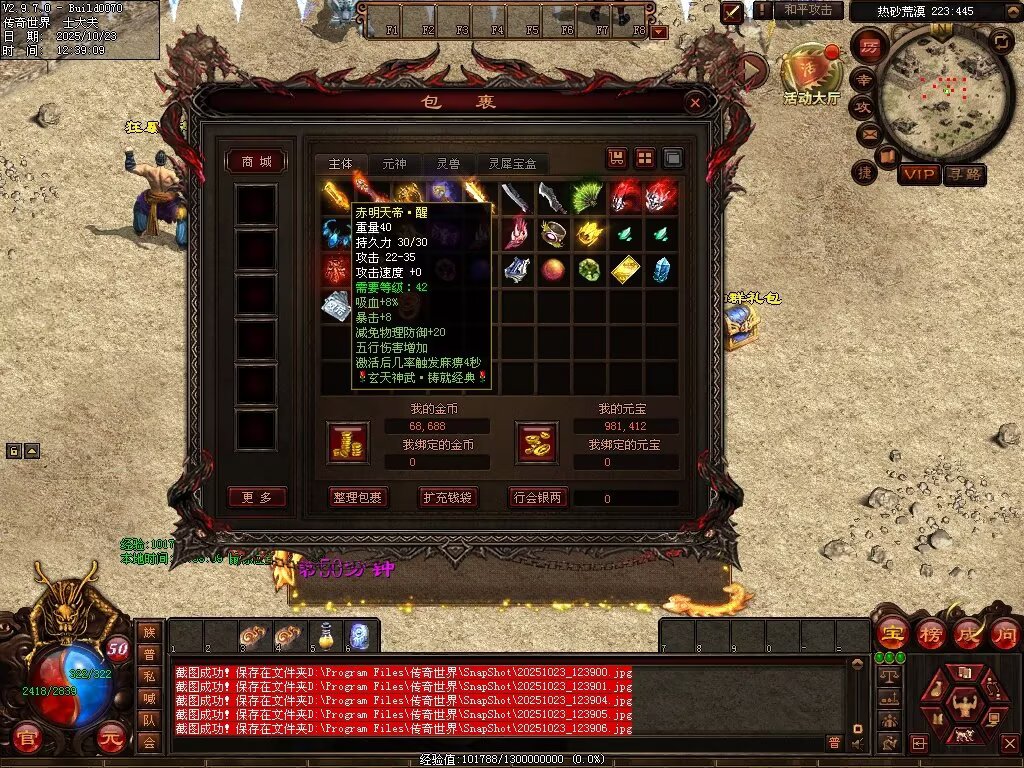
Task: Select the blue crystal item
Action: click(x=661, y=270)
